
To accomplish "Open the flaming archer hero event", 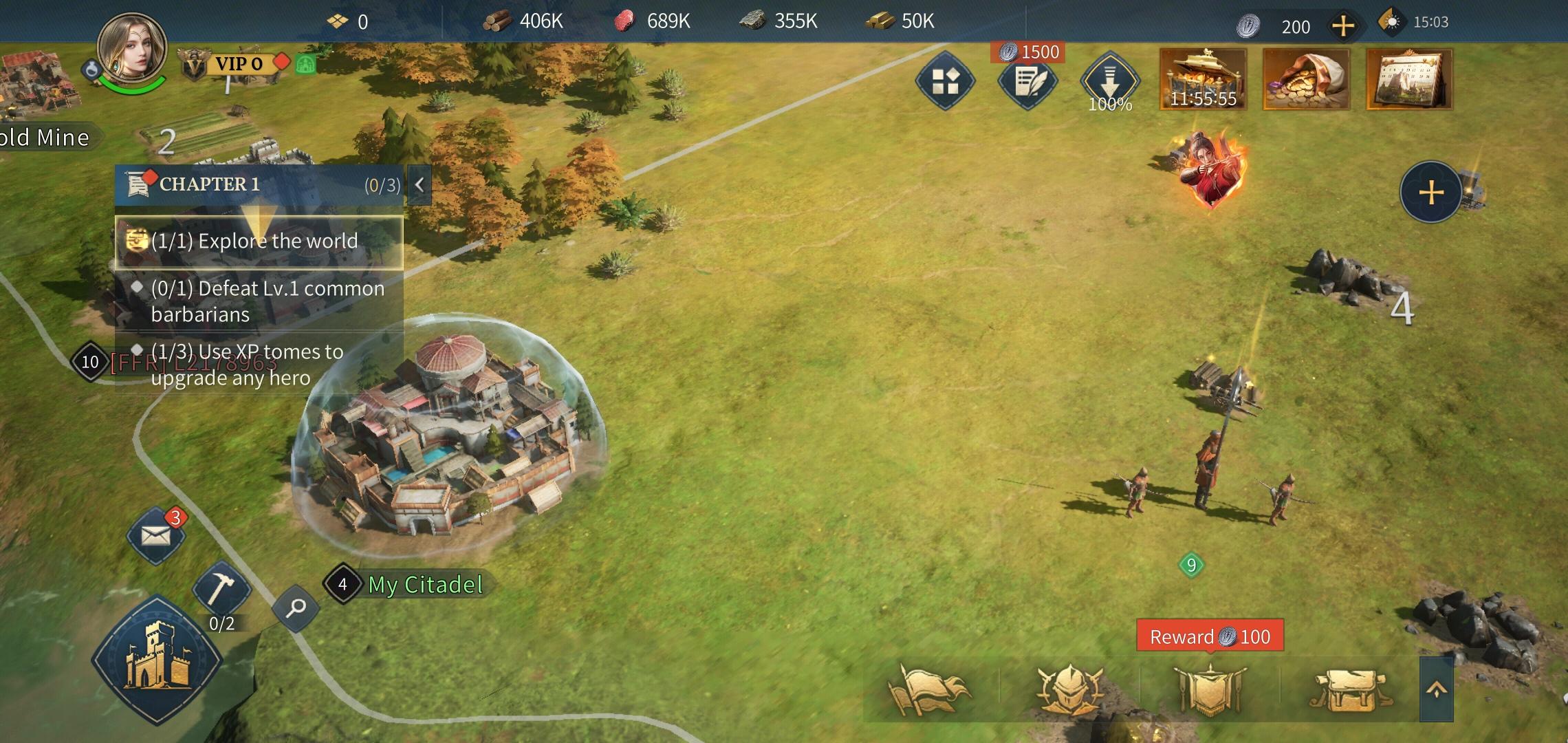I will (x=1210, y=171).
